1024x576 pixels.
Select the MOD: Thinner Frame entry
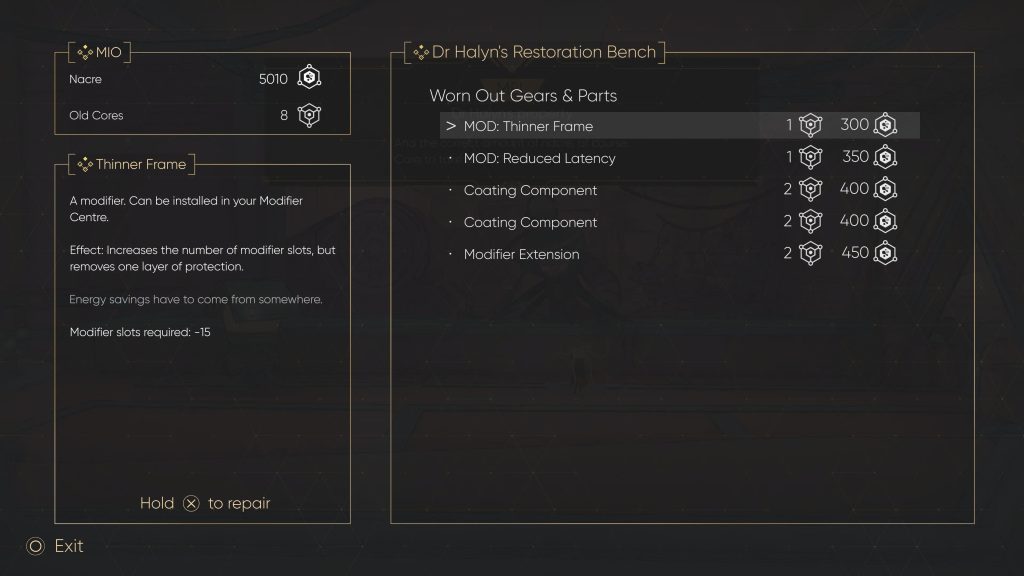528,126
